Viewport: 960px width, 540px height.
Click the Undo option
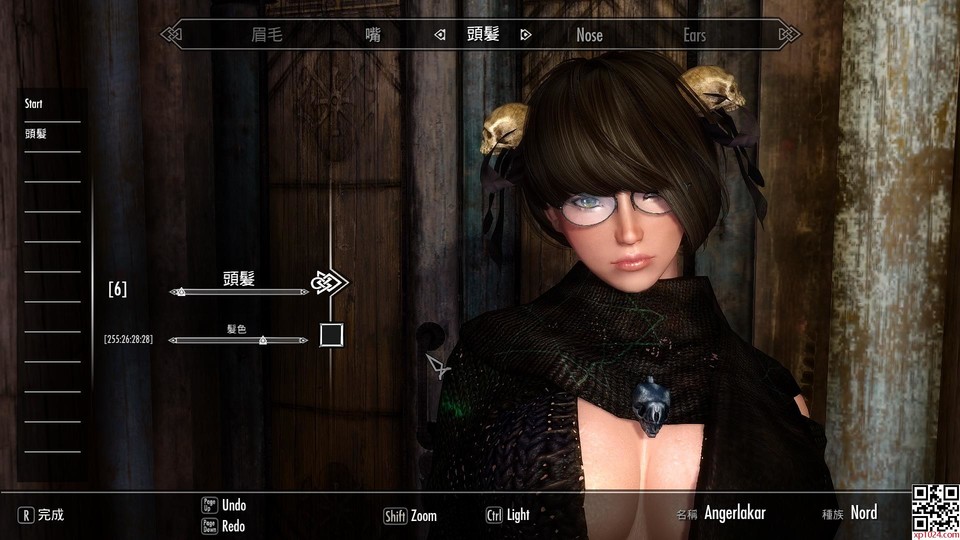coord(233,505)
